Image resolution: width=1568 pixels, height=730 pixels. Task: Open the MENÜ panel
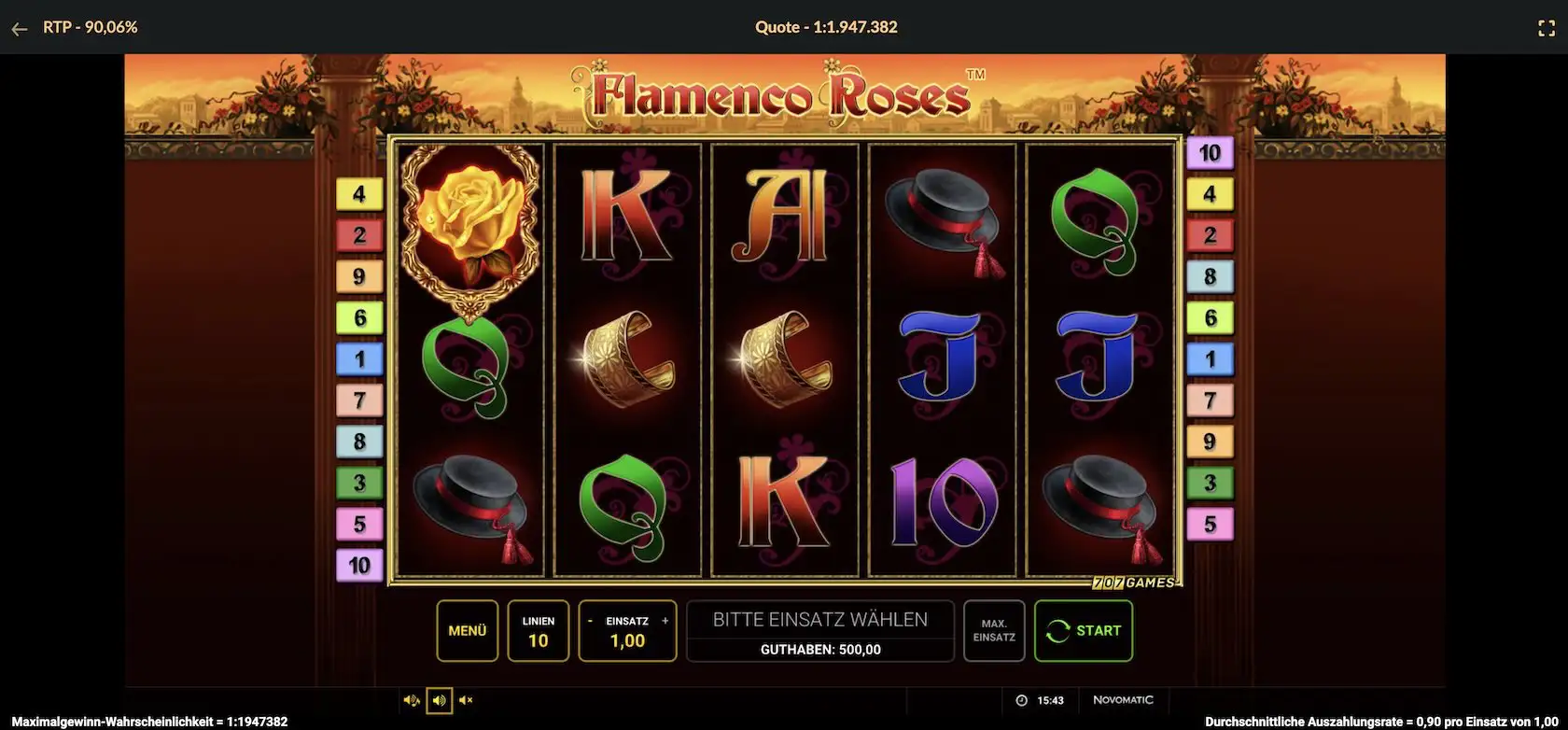click(467, 630)
